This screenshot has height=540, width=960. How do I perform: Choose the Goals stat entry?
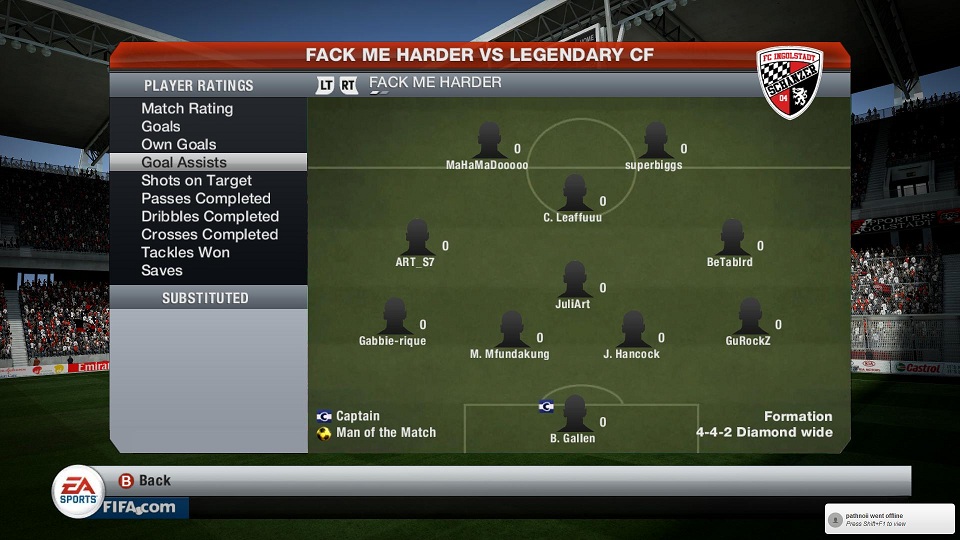161,127
